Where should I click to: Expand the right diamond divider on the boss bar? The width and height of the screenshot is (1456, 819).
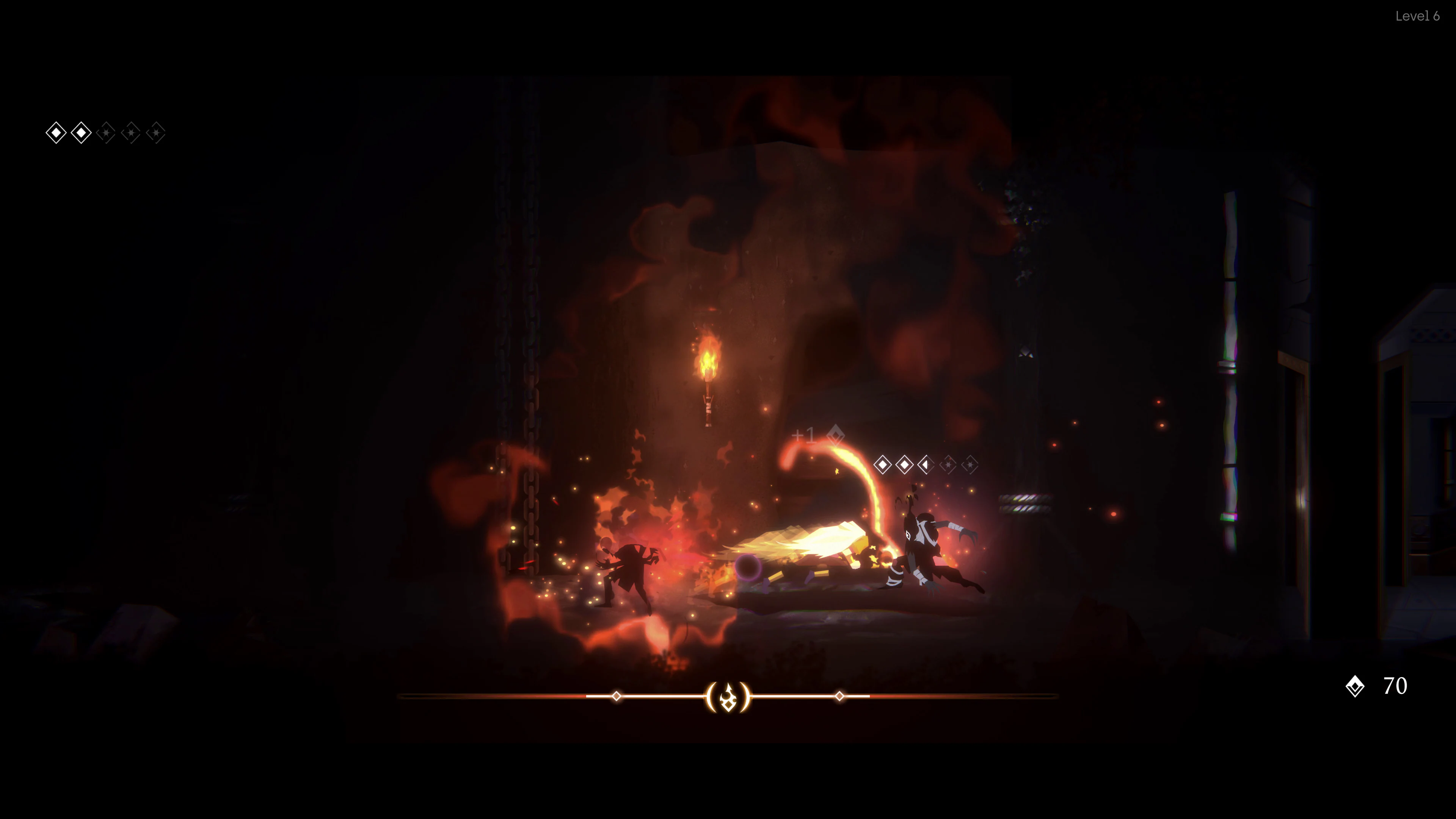pyautogui.click(x=840, y=697)
